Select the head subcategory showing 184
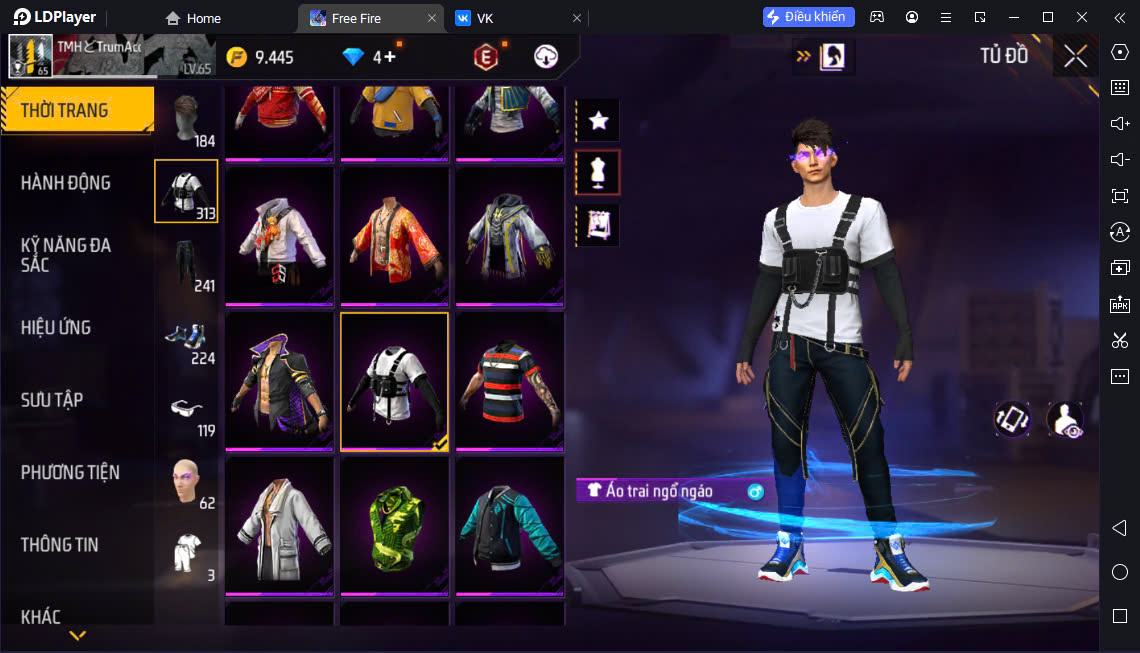The width and height of the screenshot is (1140, 653). point(187,120)
